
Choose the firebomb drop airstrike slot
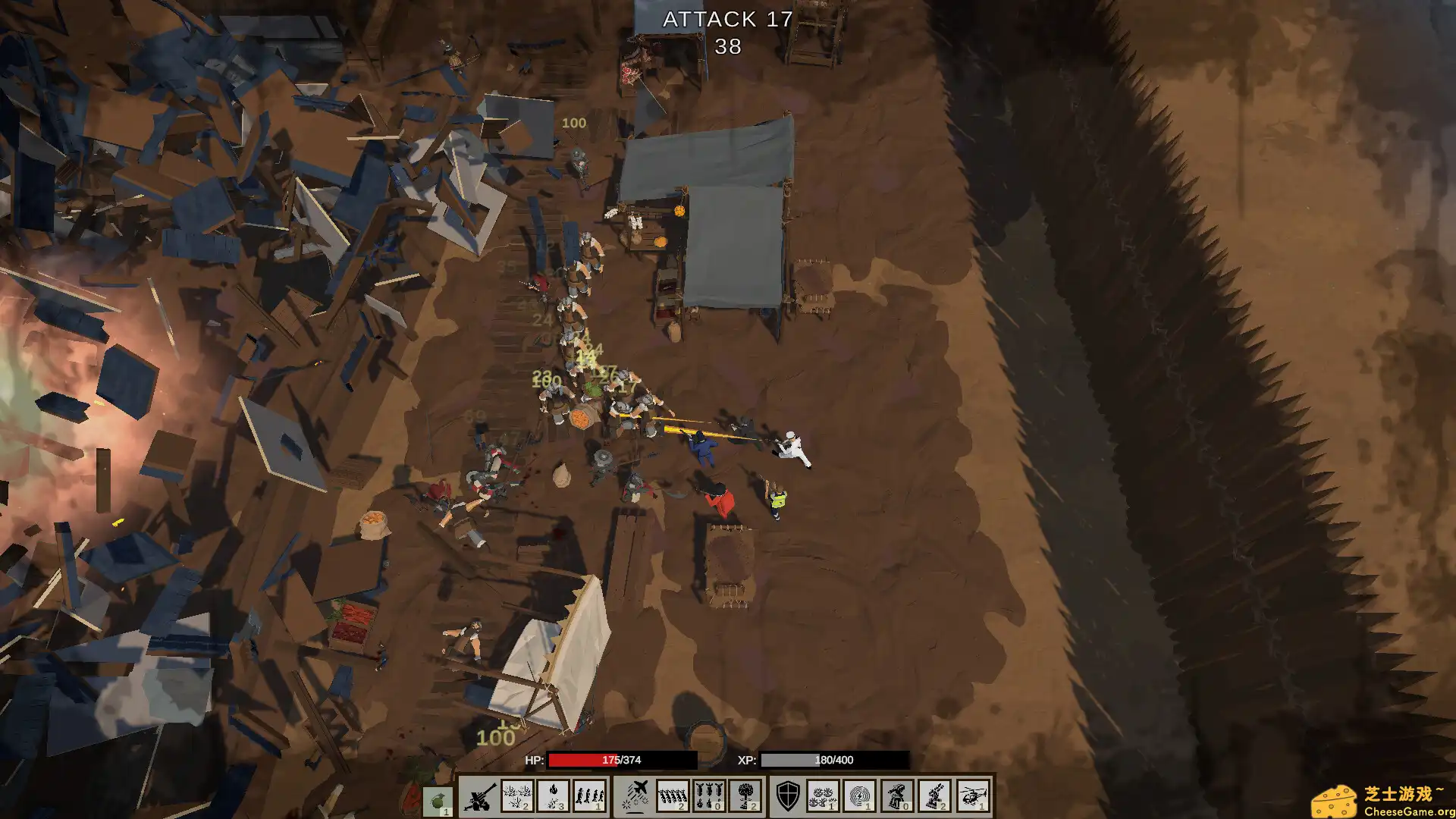coord(709,796)
